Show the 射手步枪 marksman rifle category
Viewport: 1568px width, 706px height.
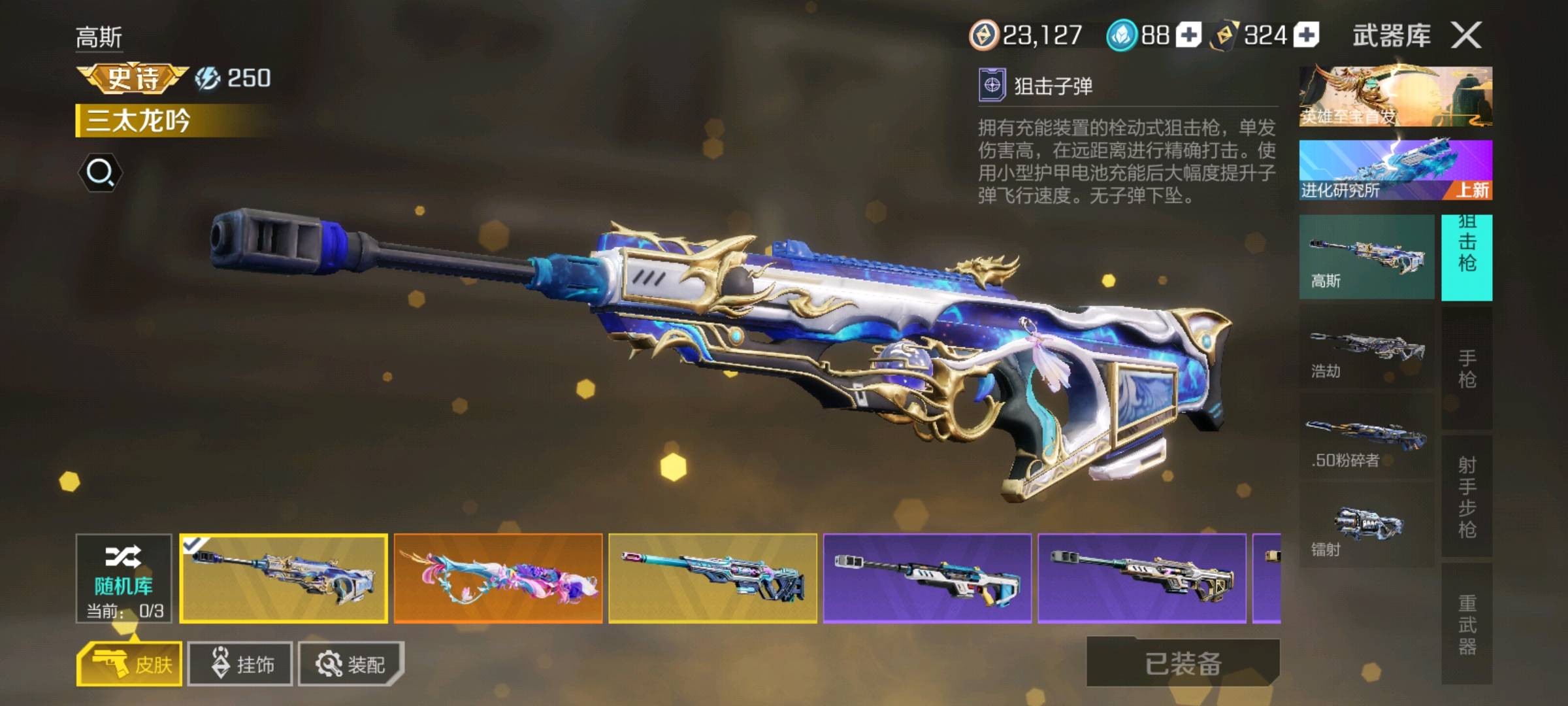click(1467, 496)
